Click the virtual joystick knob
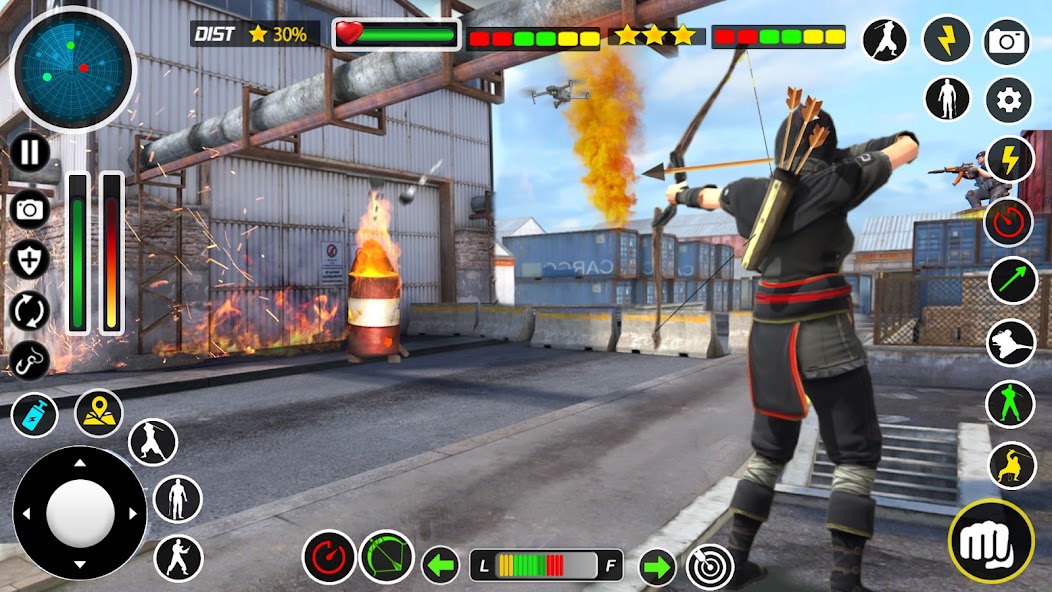The image size is (1052, 592). (80, 512)
